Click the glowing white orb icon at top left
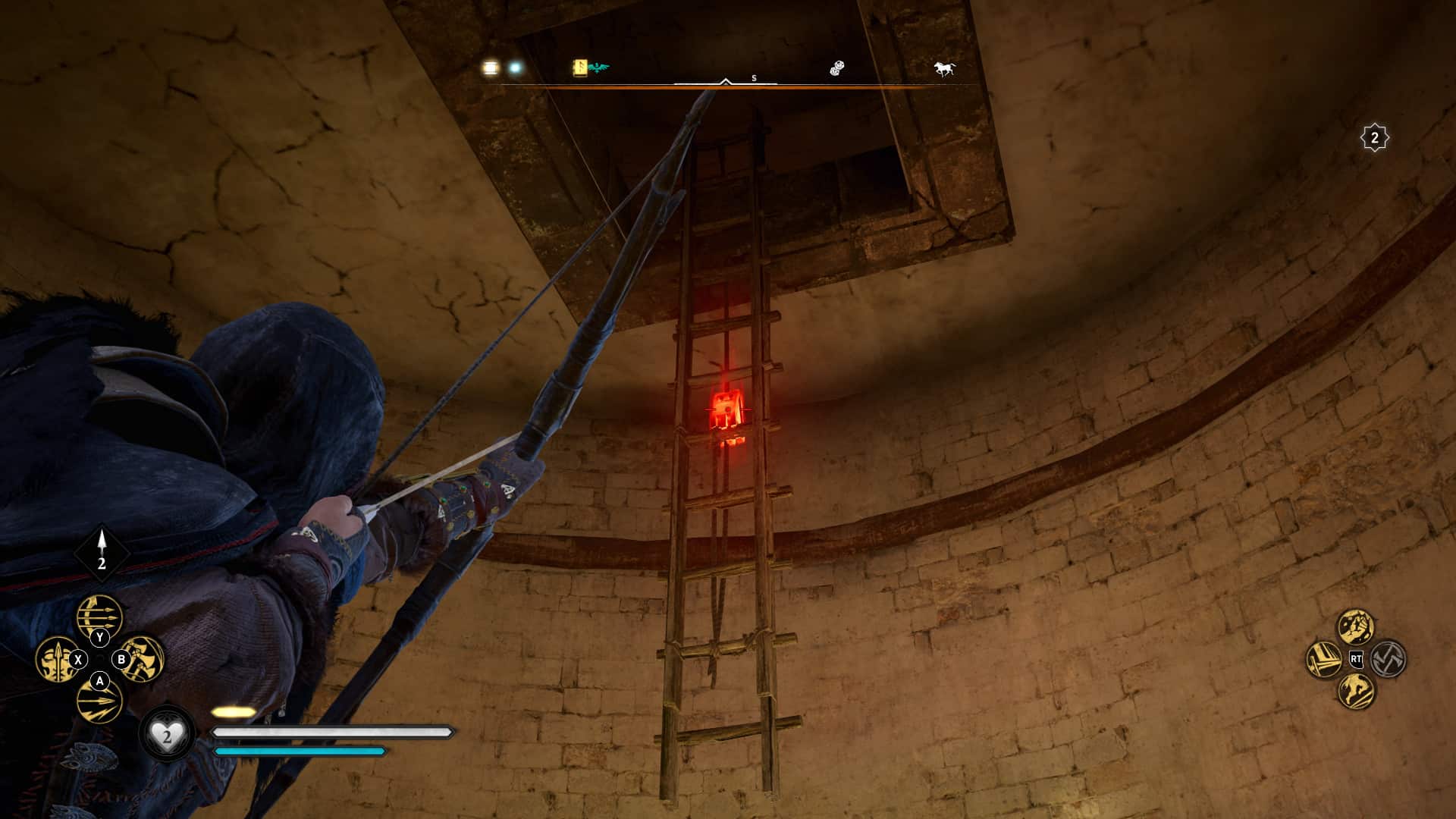 click(516, 68)
